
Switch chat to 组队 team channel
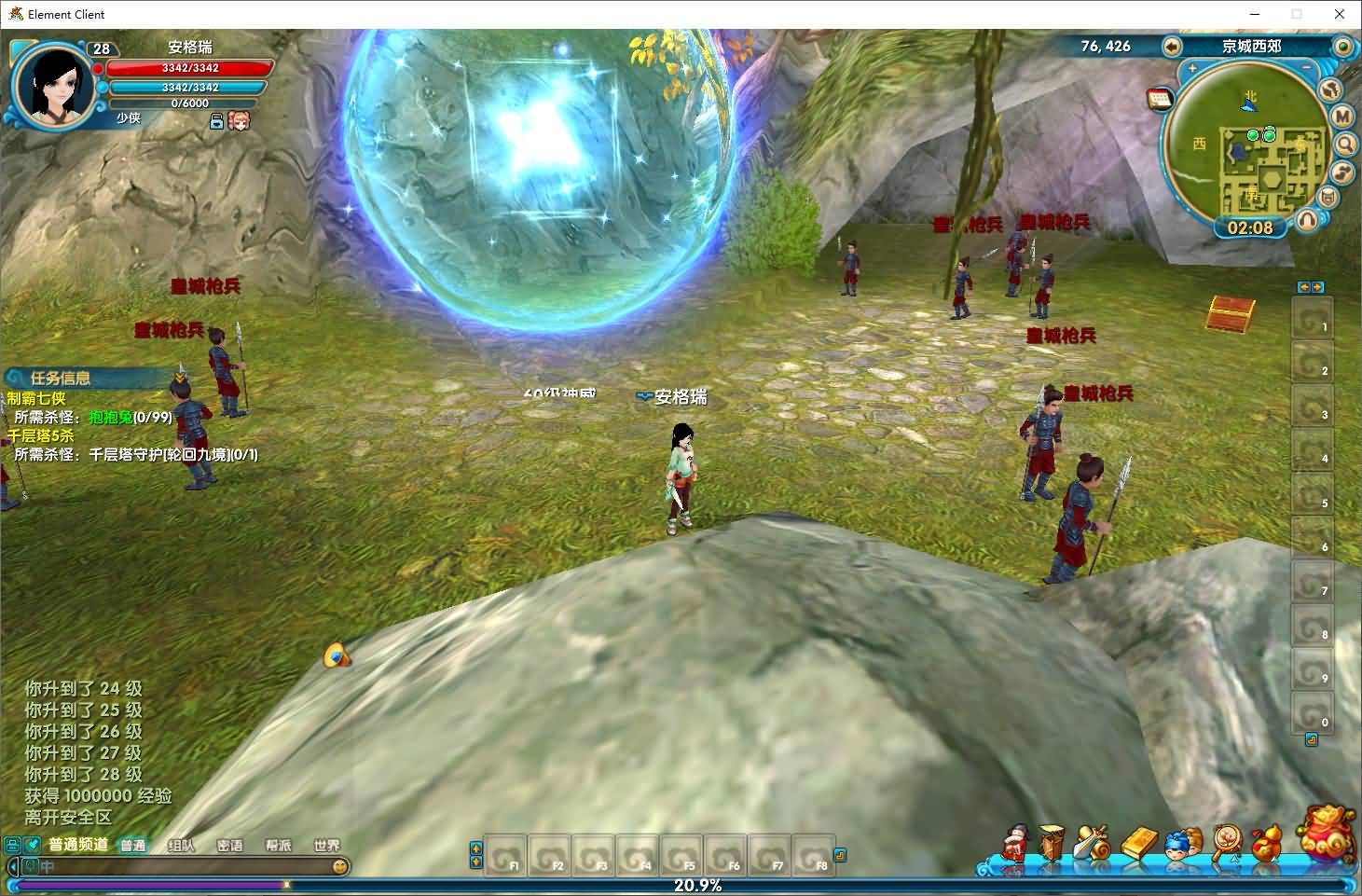pos(181,846)
